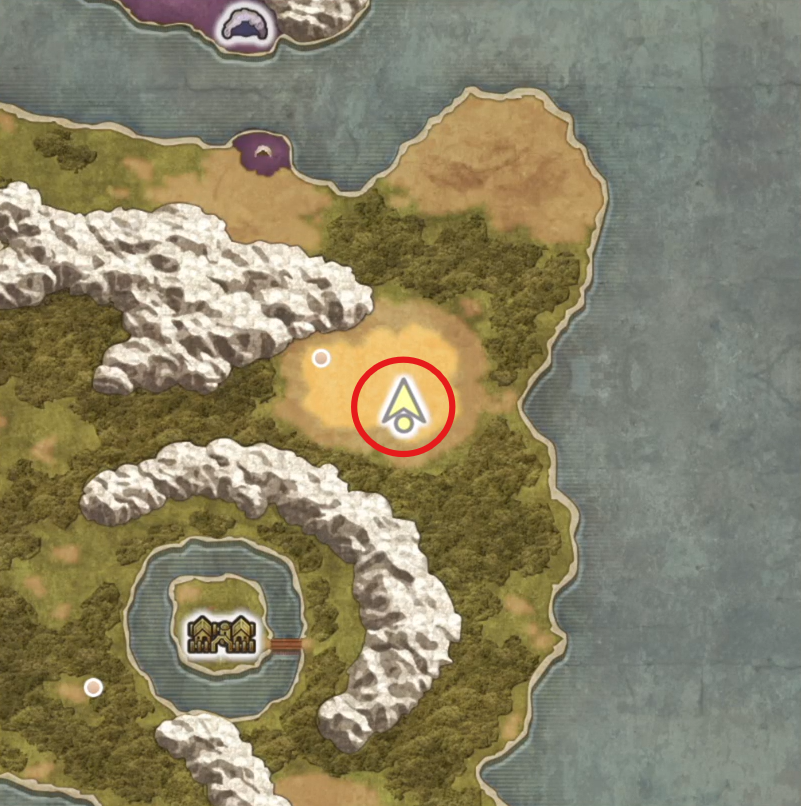The height and width of the screenshot is (806, 801).
Task: Choose the white circle marker in the desert clearing
Action: (x=321, y=357)
